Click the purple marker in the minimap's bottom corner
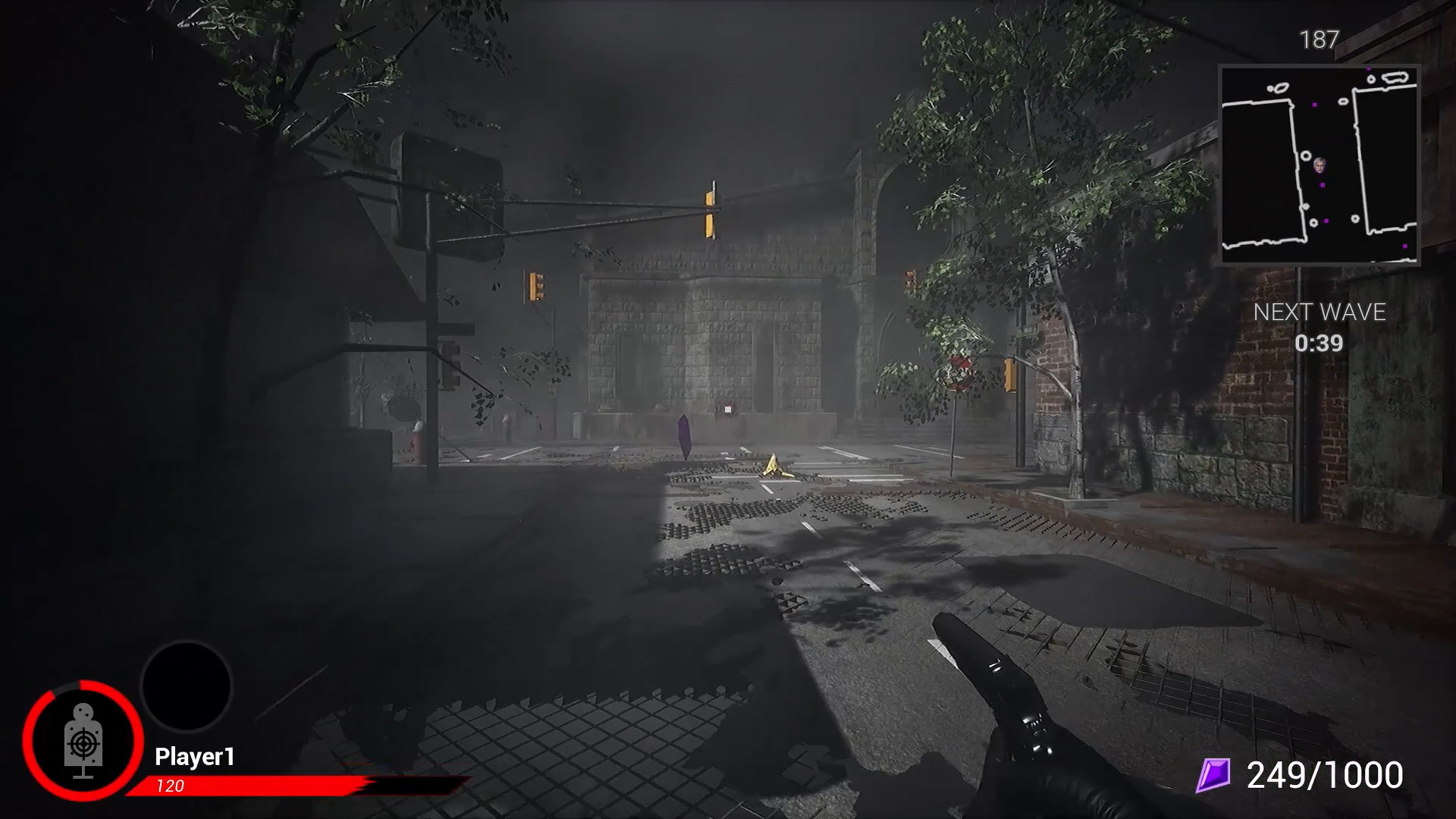The width and height of the screenshot is (1456, 819). pyautogui.click(x=1405, y=246)
